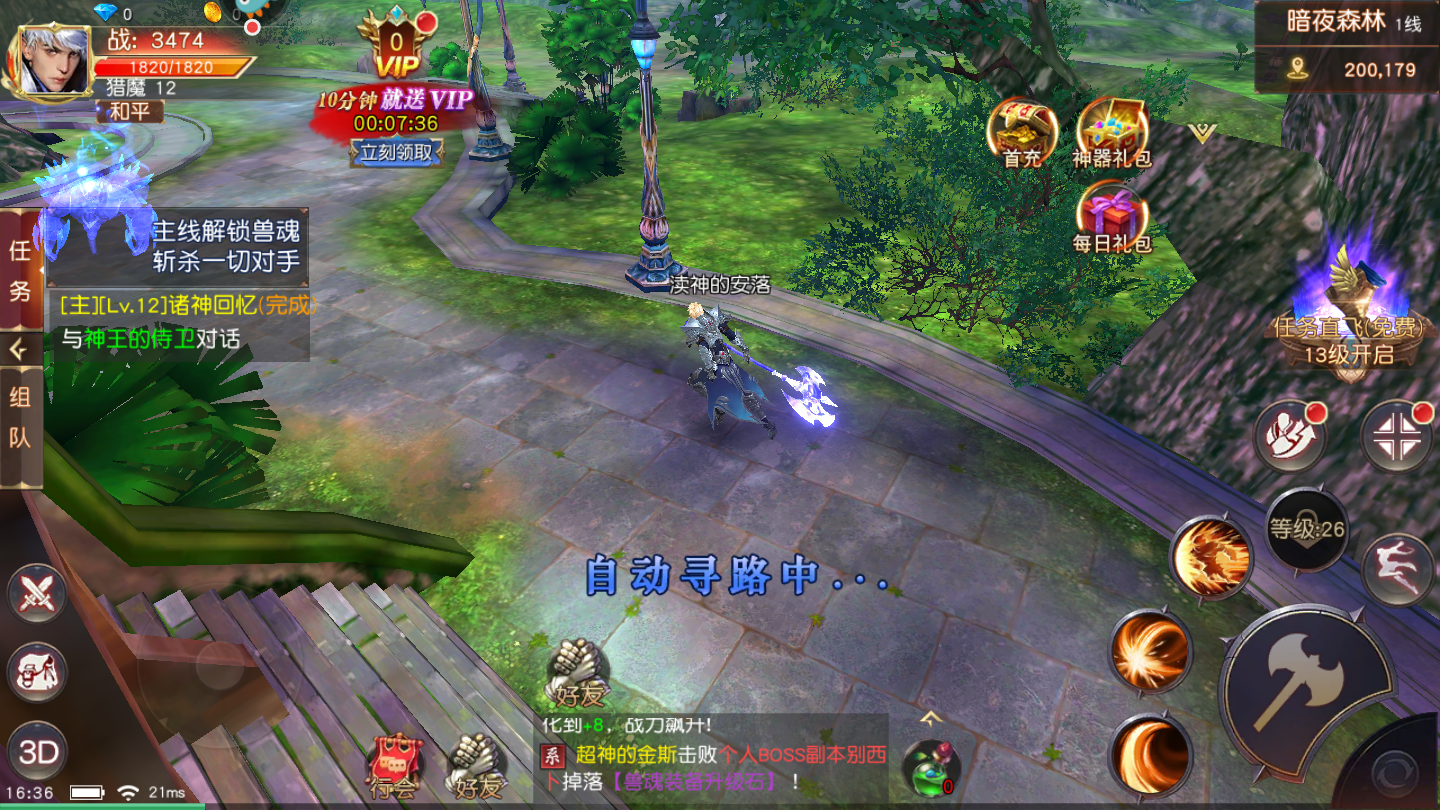This screenshot has height=810, width=1440.
Task: Open the player portrait panel
Action: pyautogui.click(x=49, y=62)
